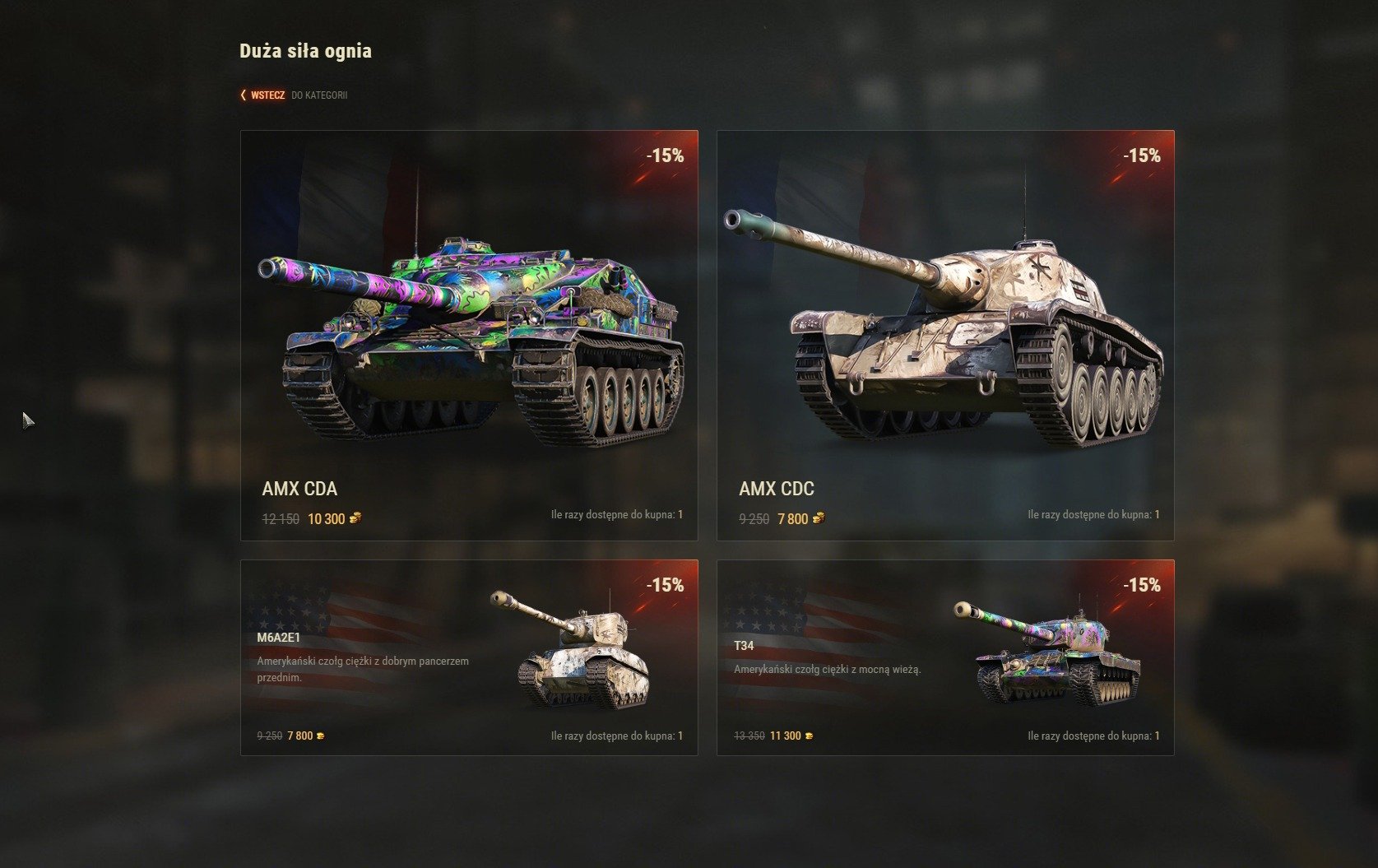The image size is (1378, 868).
Task: Open the AMX CDA tank offer
Action: 469,335
